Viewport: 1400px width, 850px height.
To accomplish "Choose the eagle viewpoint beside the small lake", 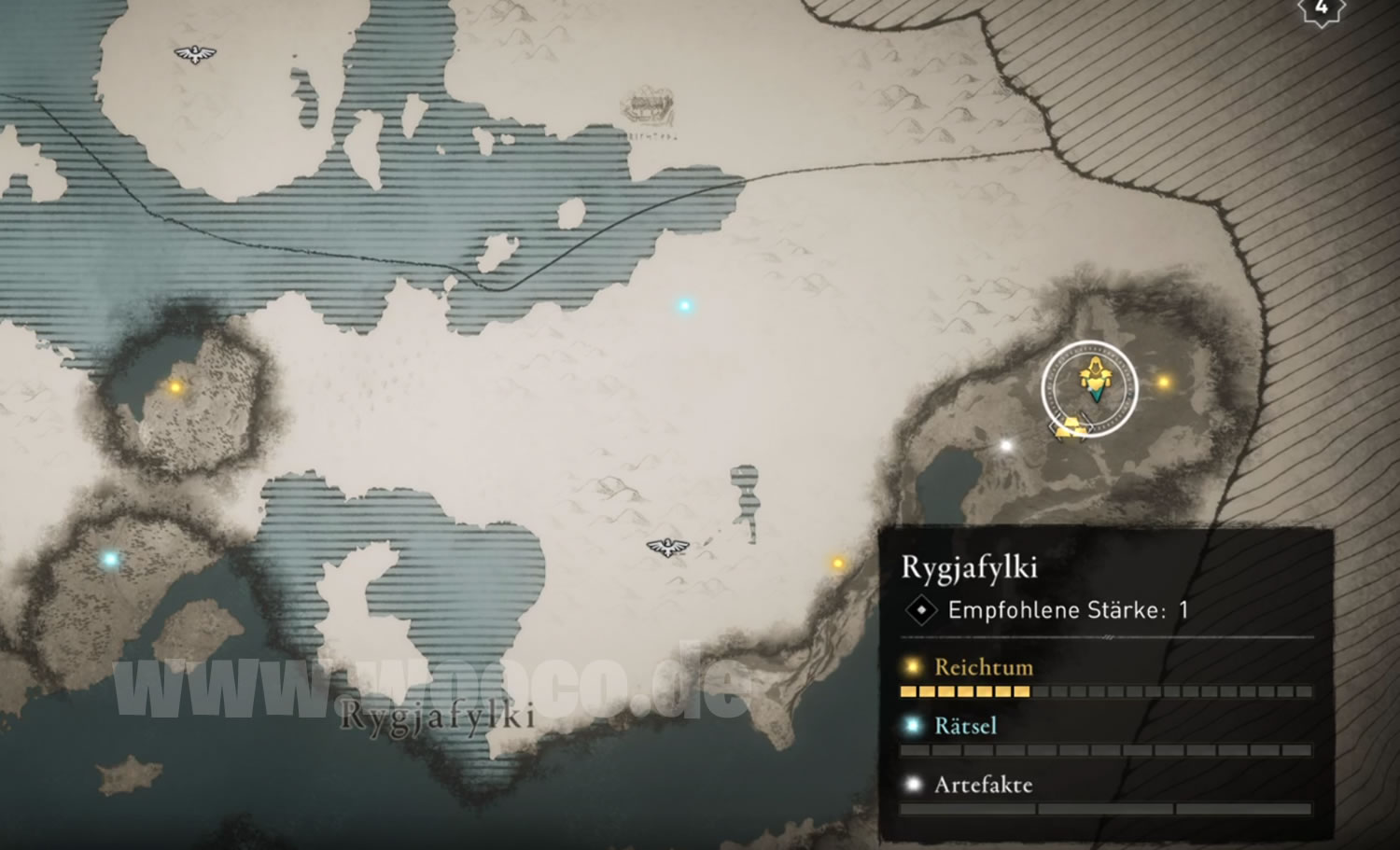I will tap(667, 547).
